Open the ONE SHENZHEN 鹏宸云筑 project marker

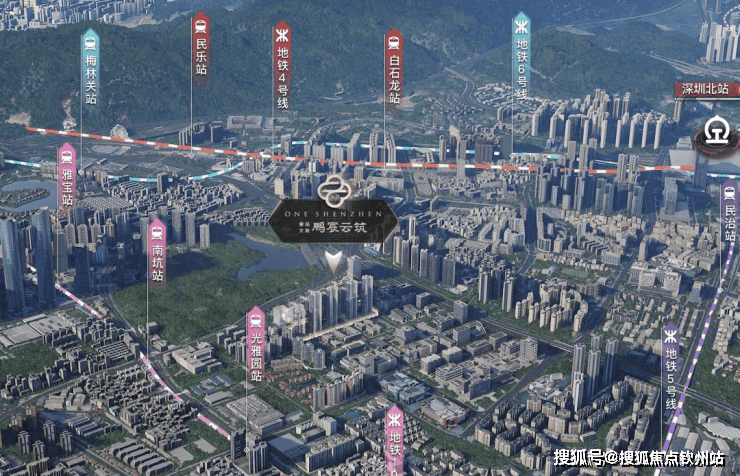pos(332,212)
